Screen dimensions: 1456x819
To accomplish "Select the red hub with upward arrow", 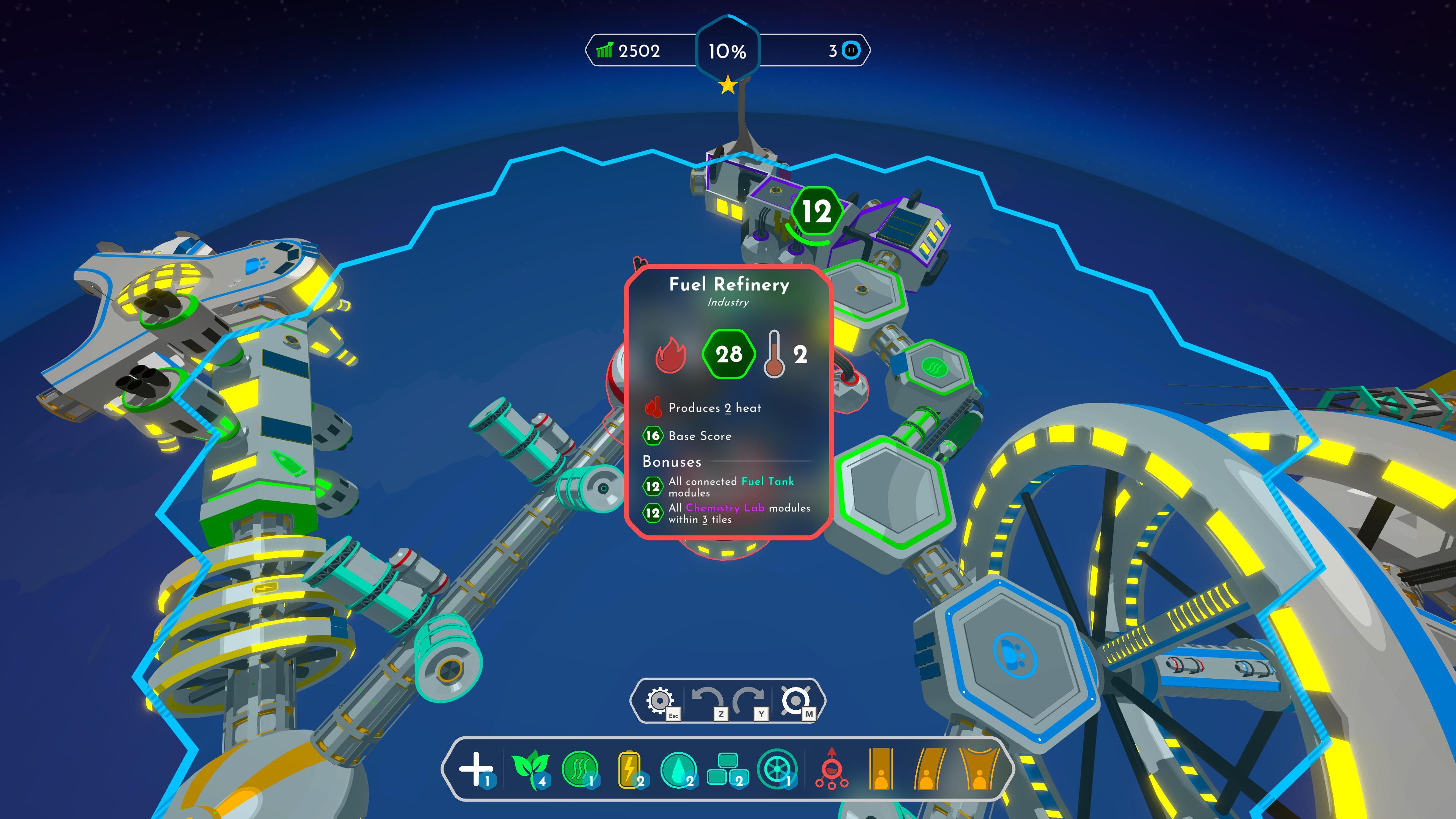I will tap(831, 769).
